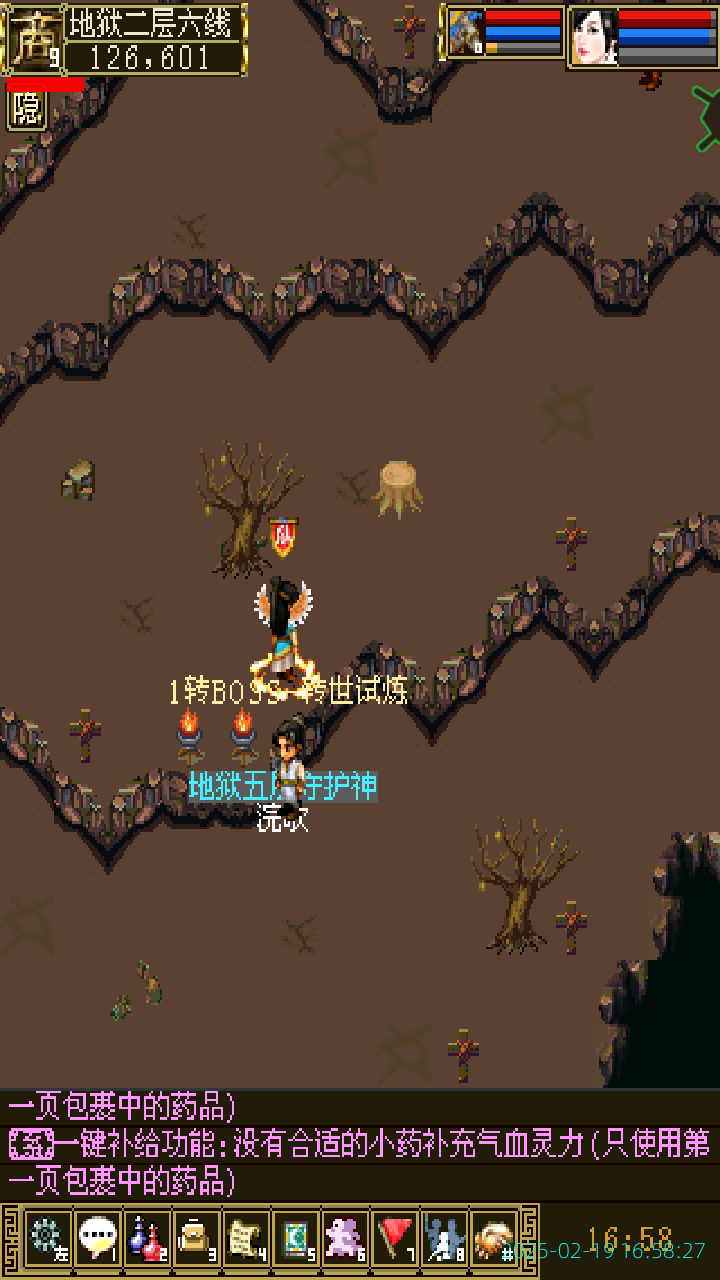
Task: Toggle the 隐 hide button
Action: point(27,110)
